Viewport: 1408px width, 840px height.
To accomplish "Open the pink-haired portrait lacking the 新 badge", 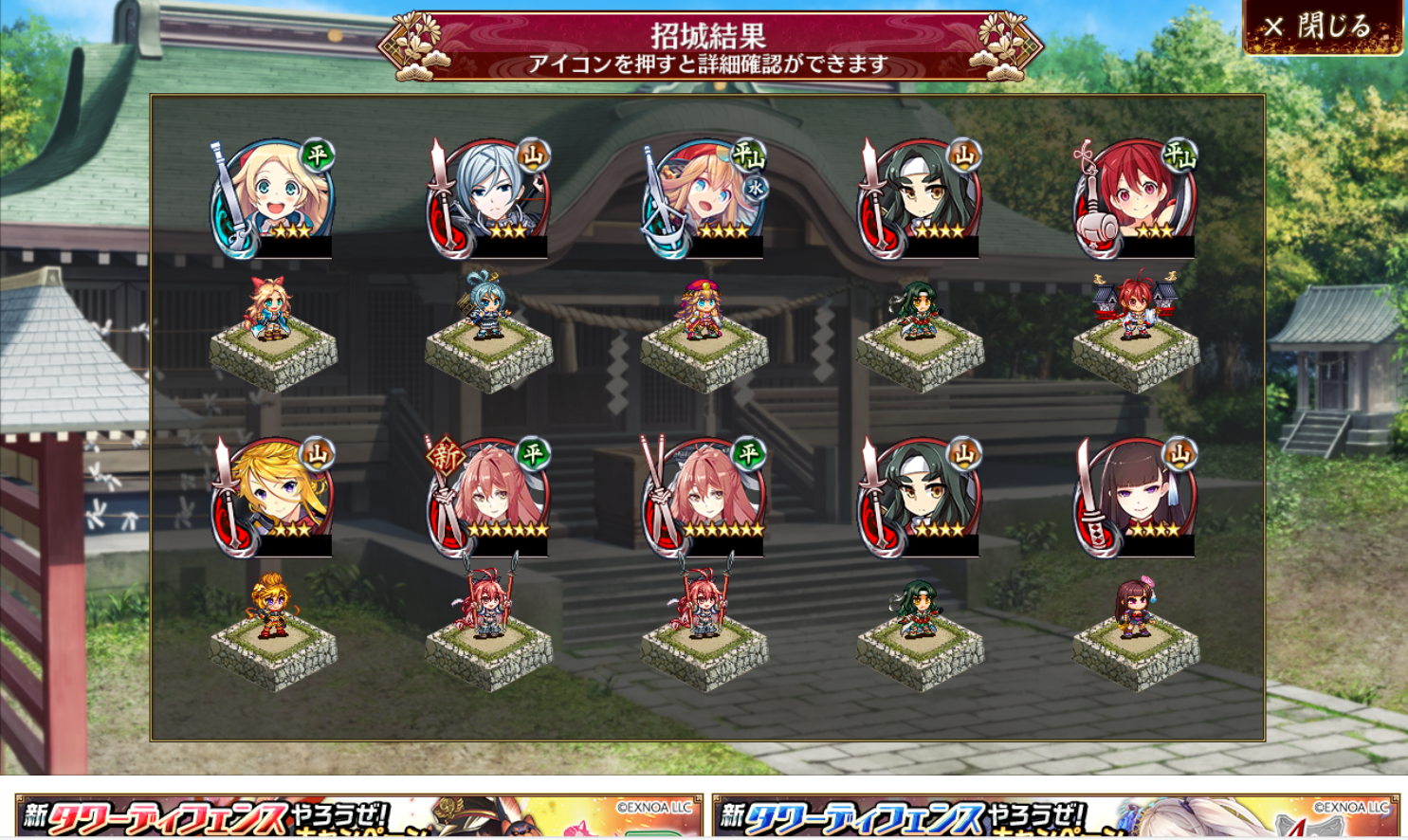I will (704, 498).
